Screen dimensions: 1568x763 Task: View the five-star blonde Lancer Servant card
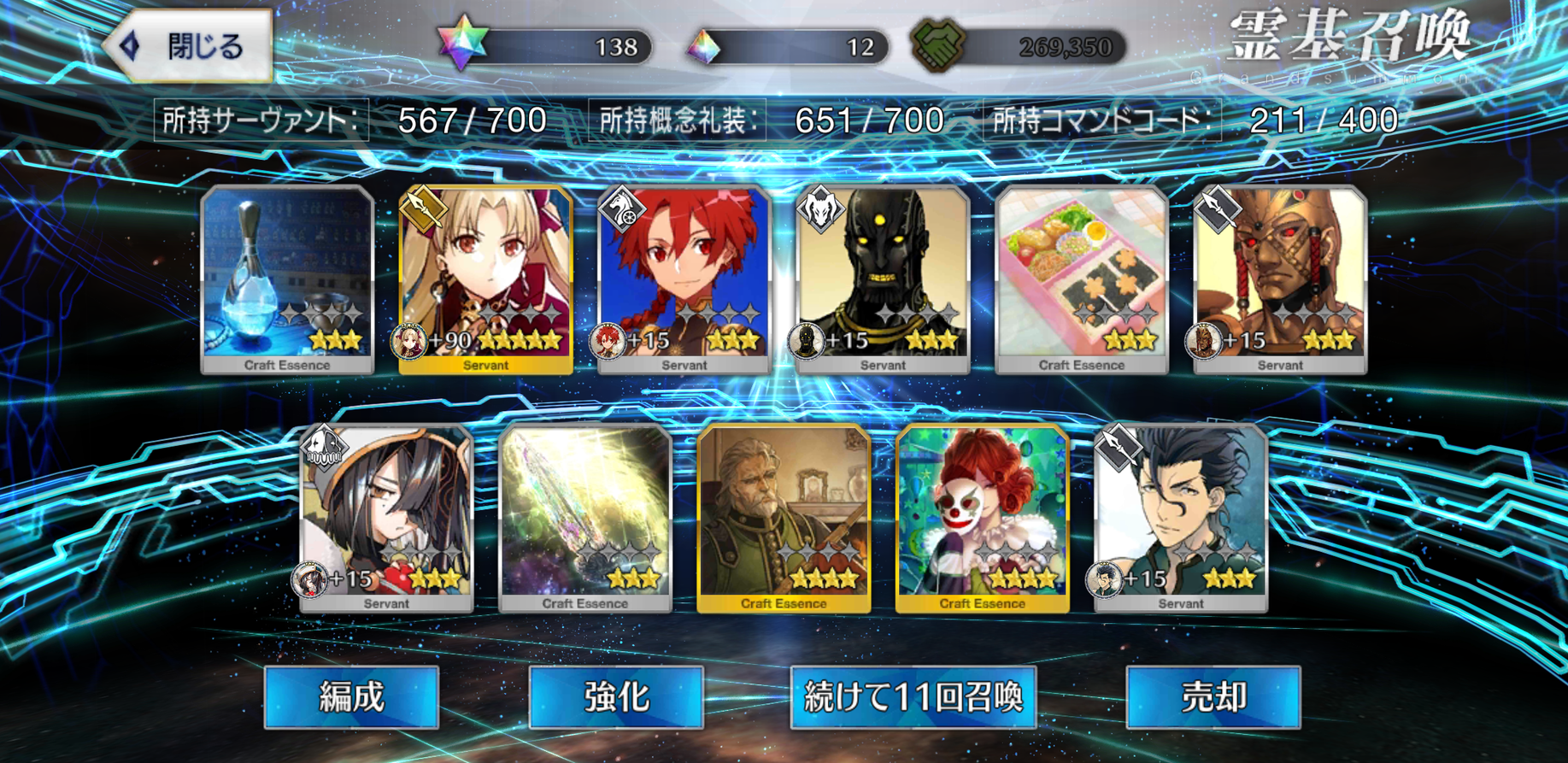pyautogui.click(x=485, y=279)
